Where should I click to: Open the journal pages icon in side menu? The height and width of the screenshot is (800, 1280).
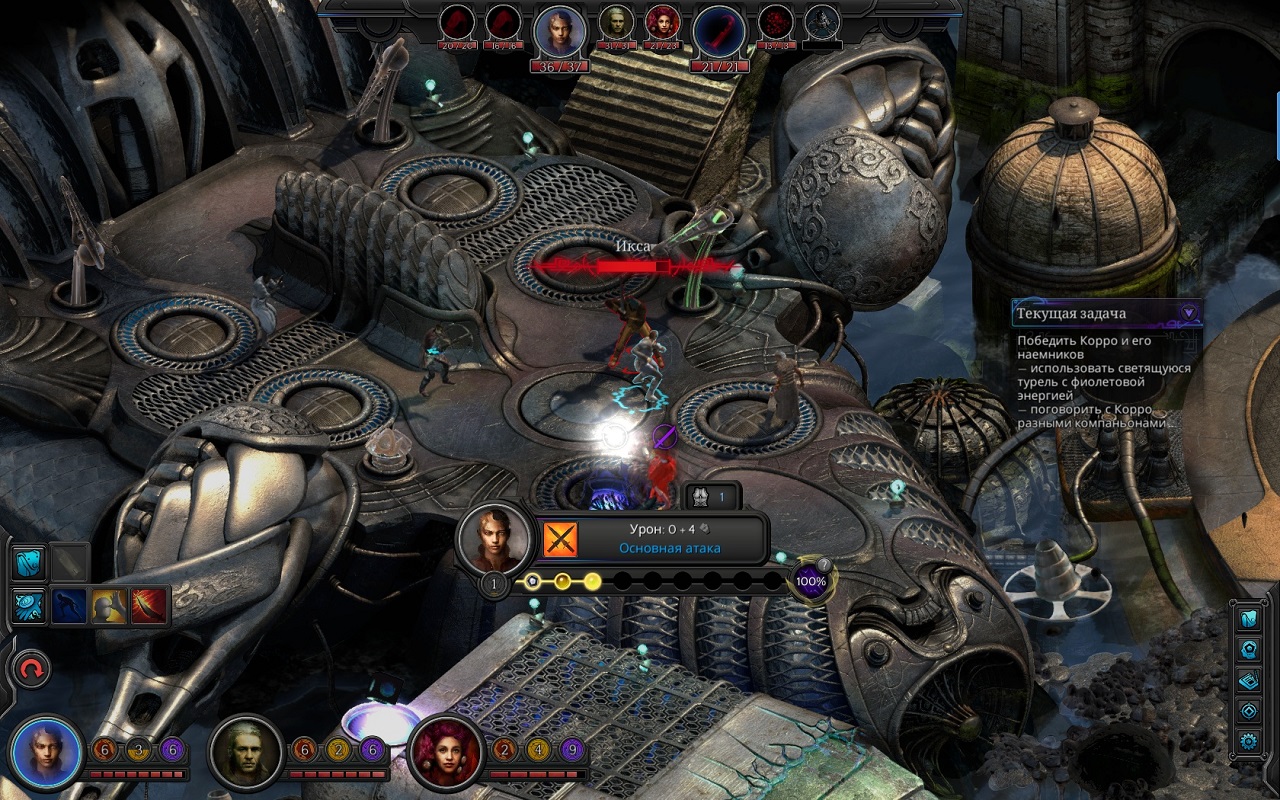pos(1249,680)
